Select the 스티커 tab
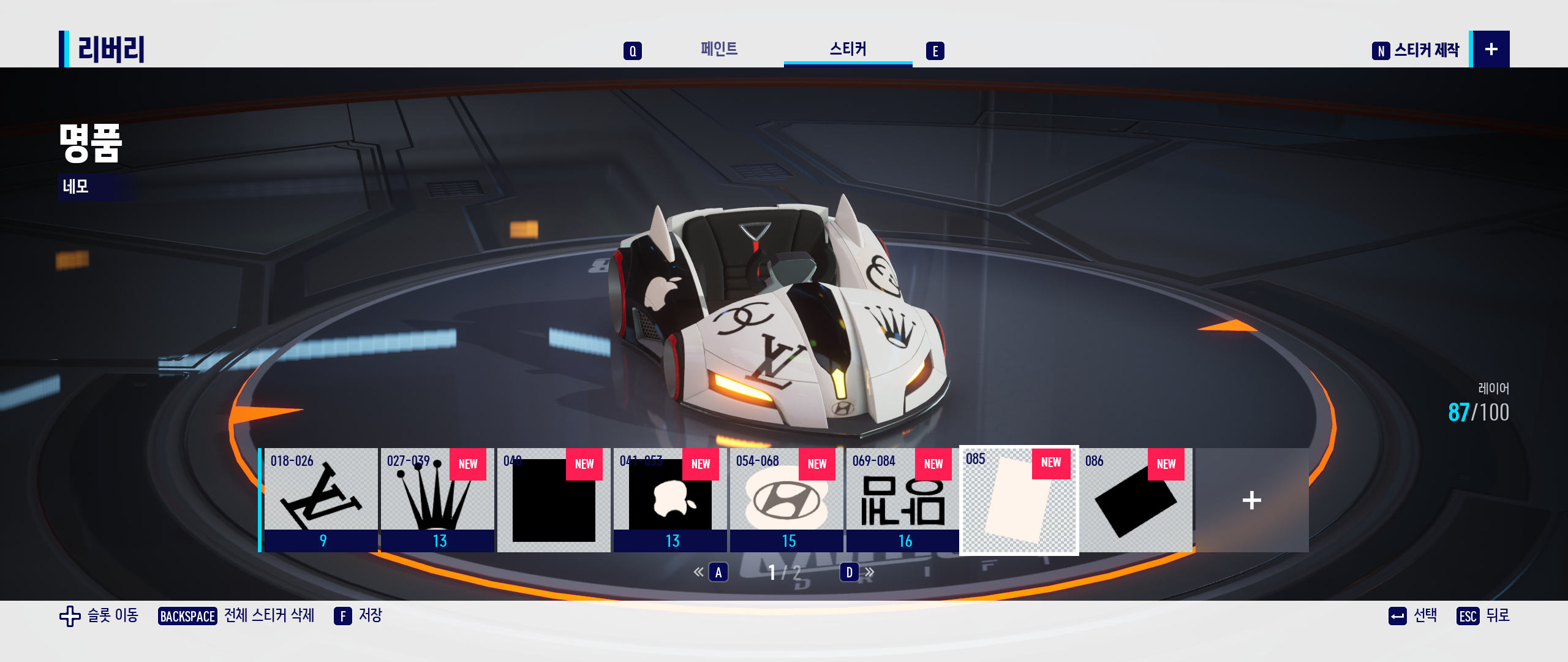 coord(848,49)
